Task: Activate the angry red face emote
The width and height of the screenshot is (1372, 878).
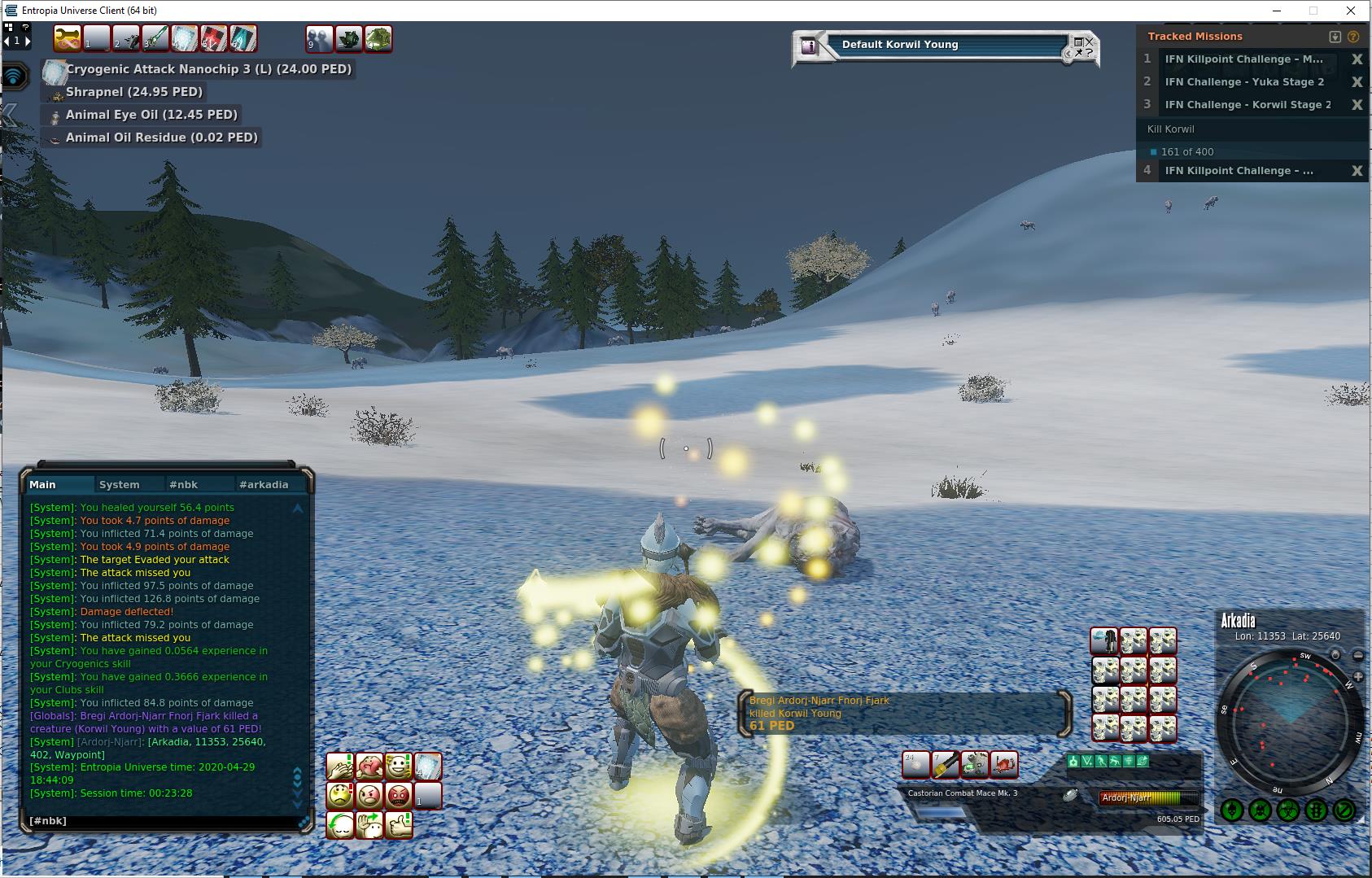Action: 399,795
